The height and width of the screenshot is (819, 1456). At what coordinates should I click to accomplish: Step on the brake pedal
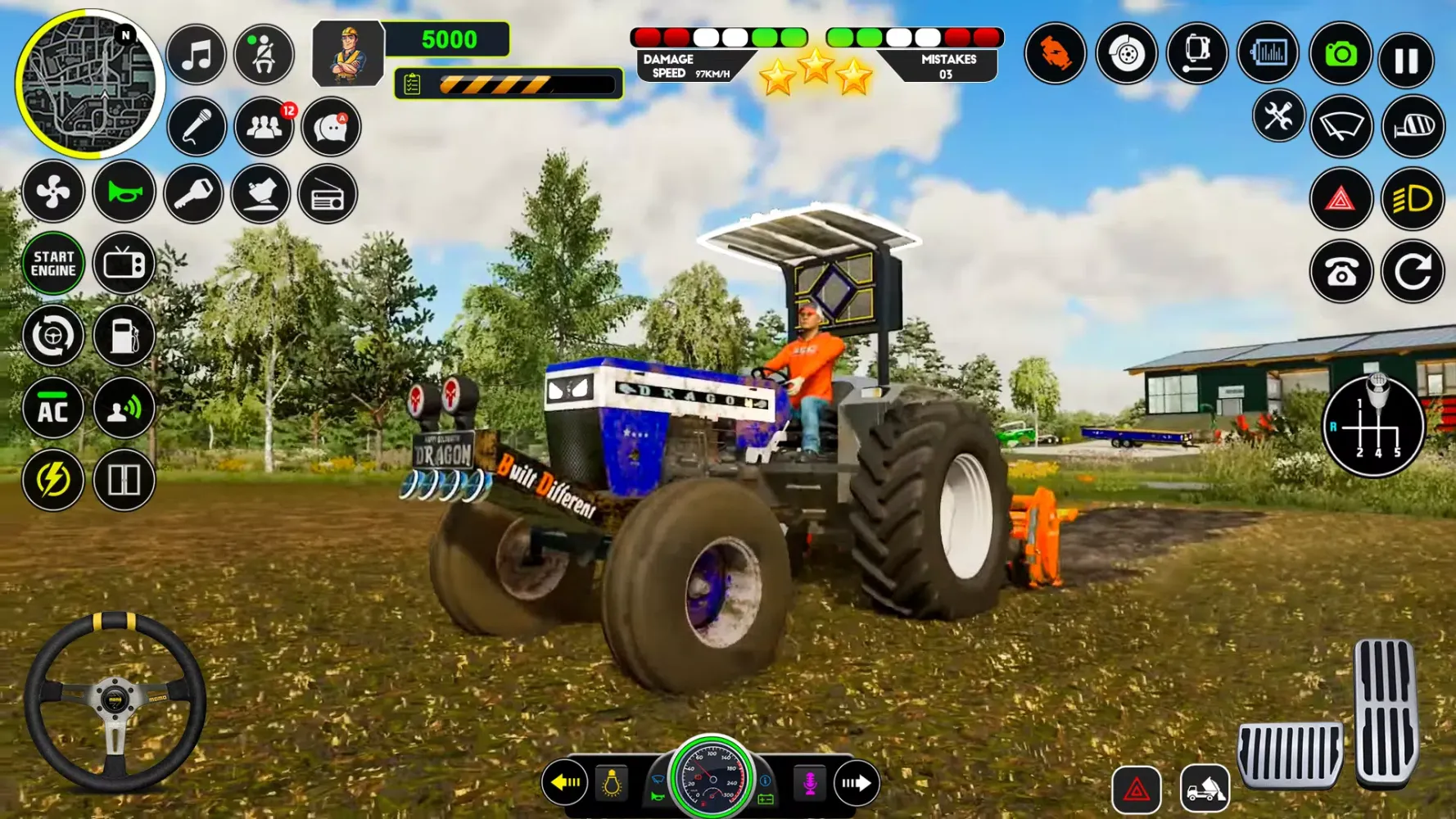pos(1290,755)
